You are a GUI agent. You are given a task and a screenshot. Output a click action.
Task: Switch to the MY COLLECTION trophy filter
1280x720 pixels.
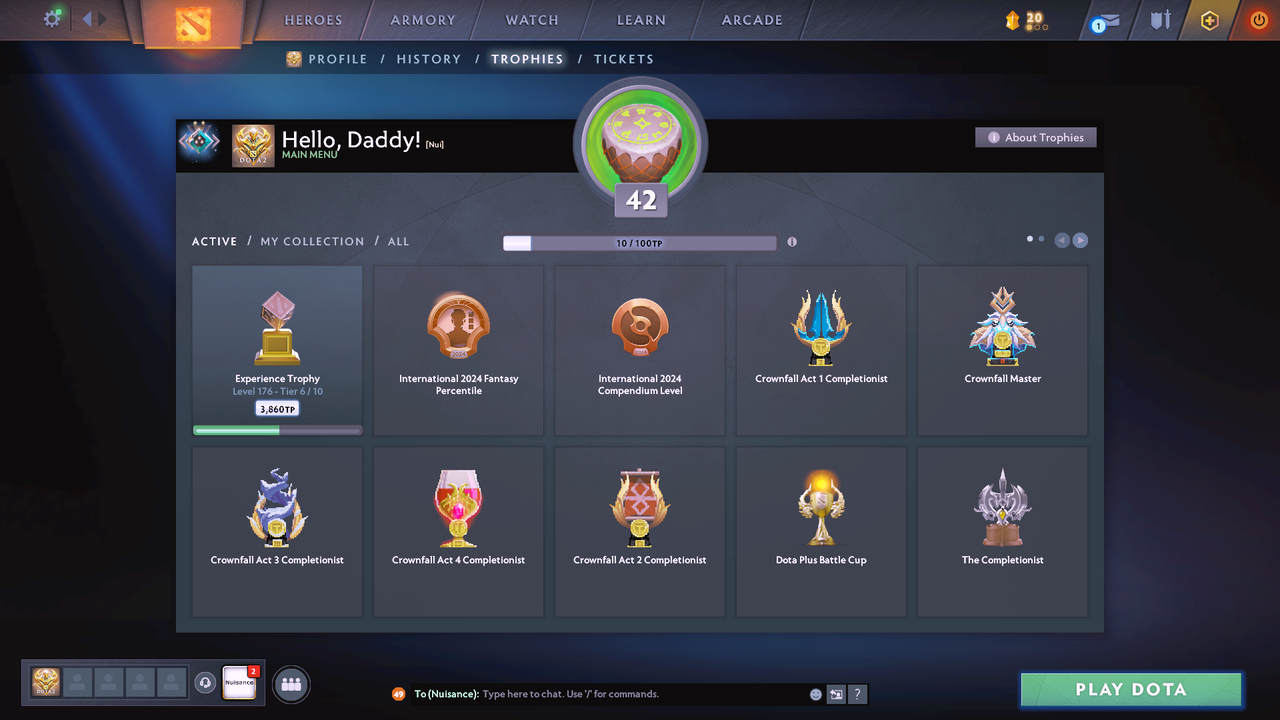click(x=313, y=241)
